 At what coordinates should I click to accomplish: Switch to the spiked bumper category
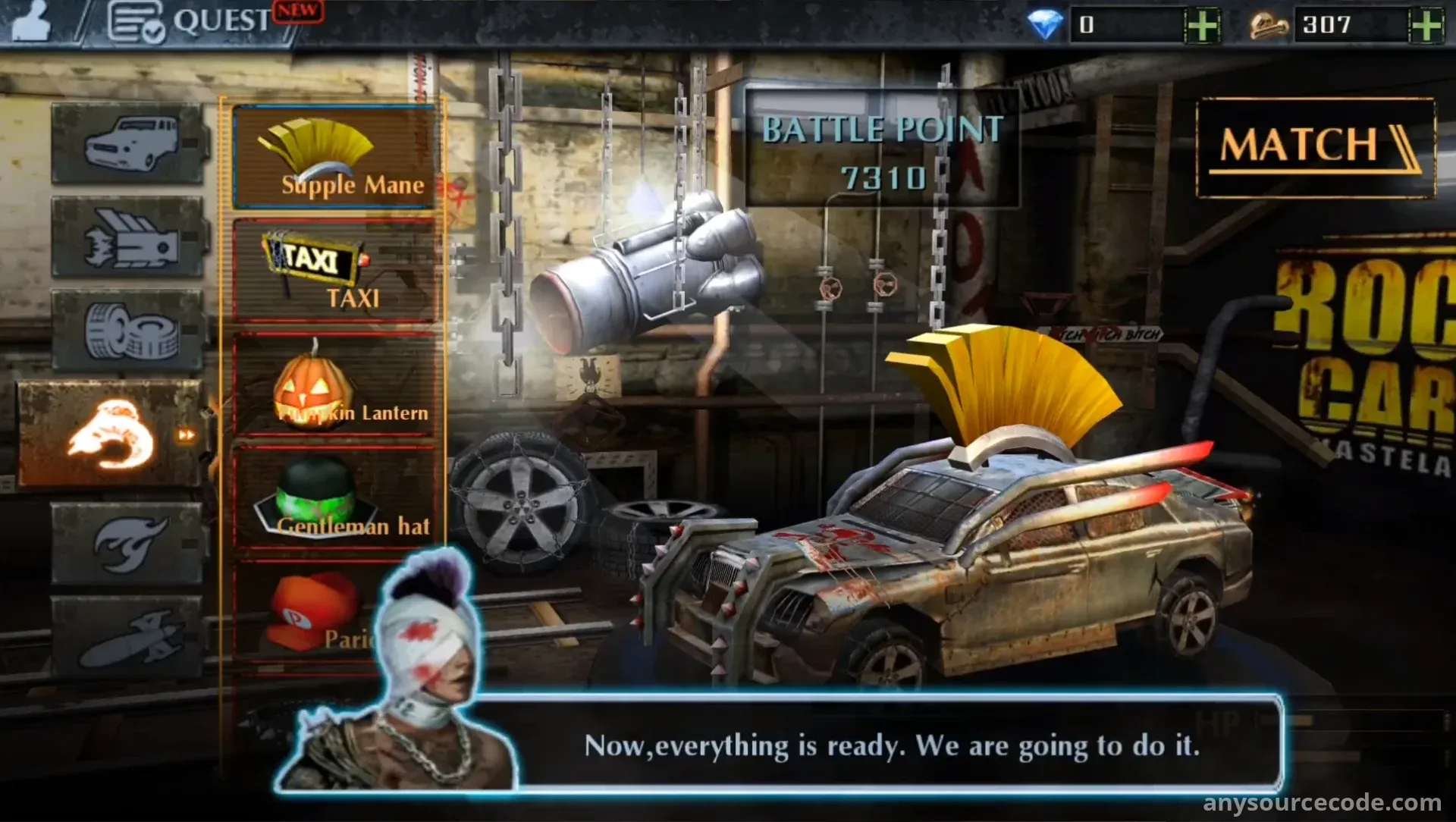tap(128, 237)
